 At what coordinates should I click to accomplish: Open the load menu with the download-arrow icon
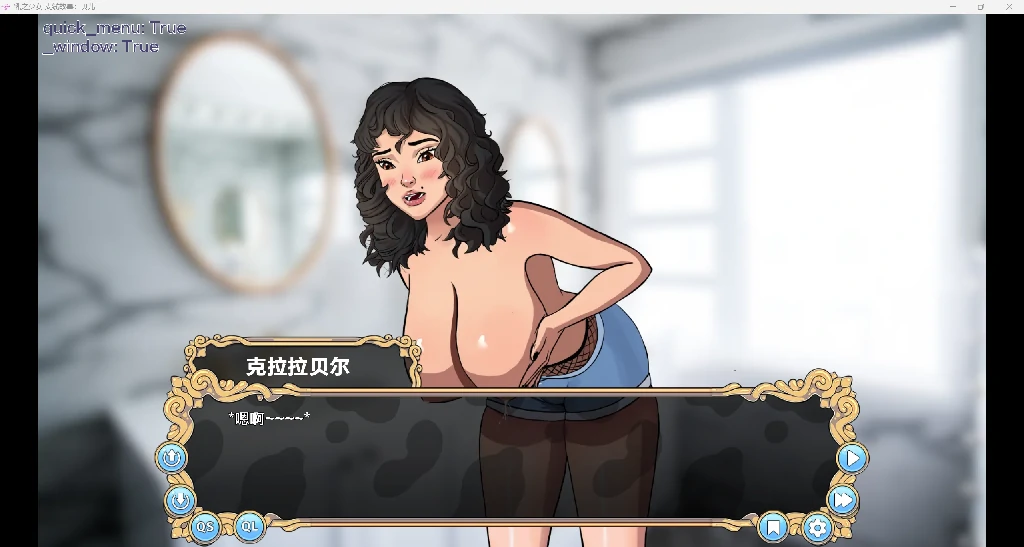pos(180,500)
